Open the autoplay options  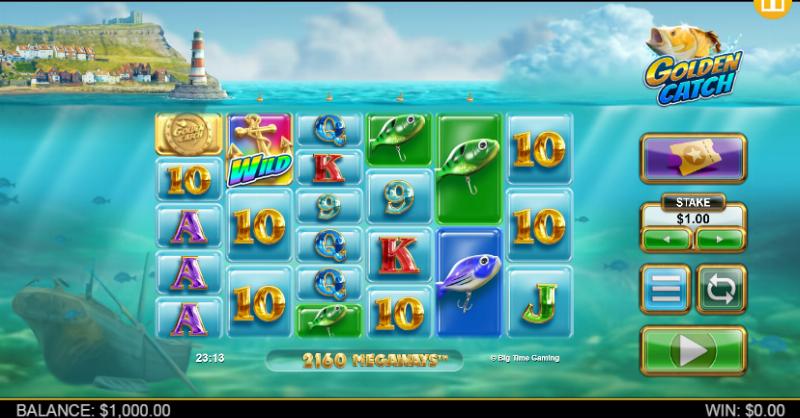[x=720, y=288]
